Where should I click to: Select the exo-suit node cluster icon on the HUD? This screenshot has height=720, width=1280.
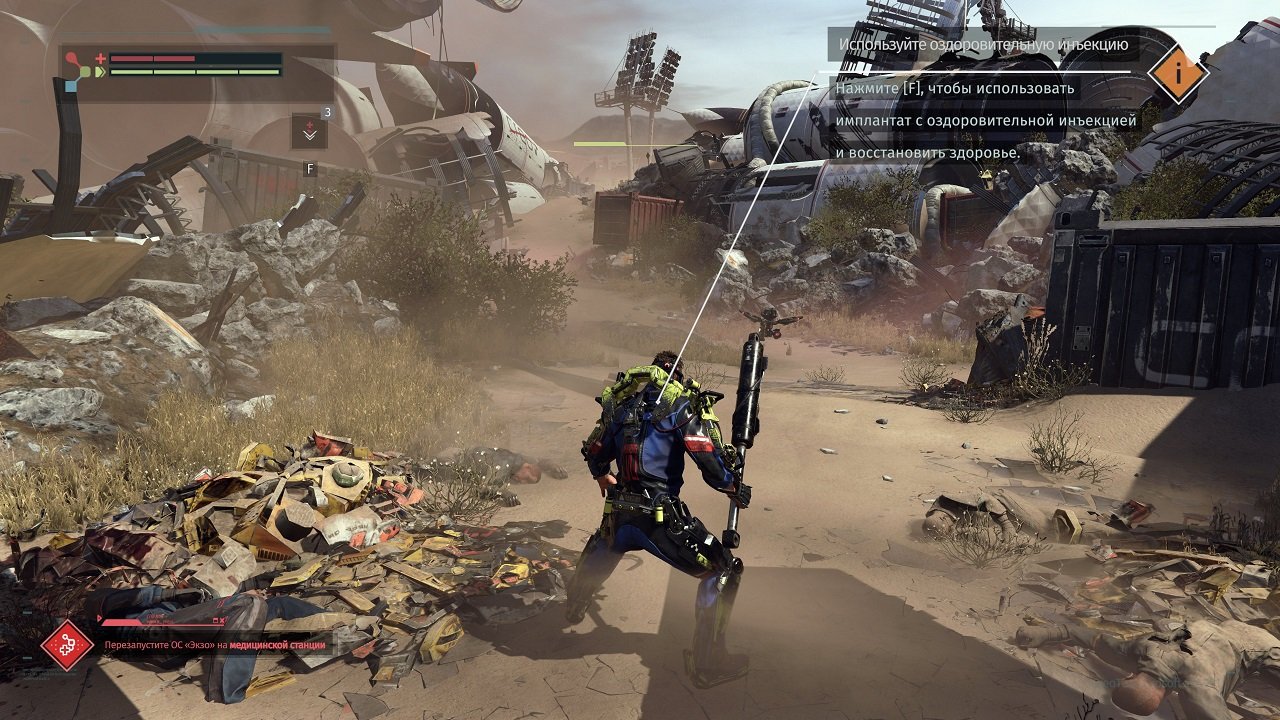[x=77, y=72]
